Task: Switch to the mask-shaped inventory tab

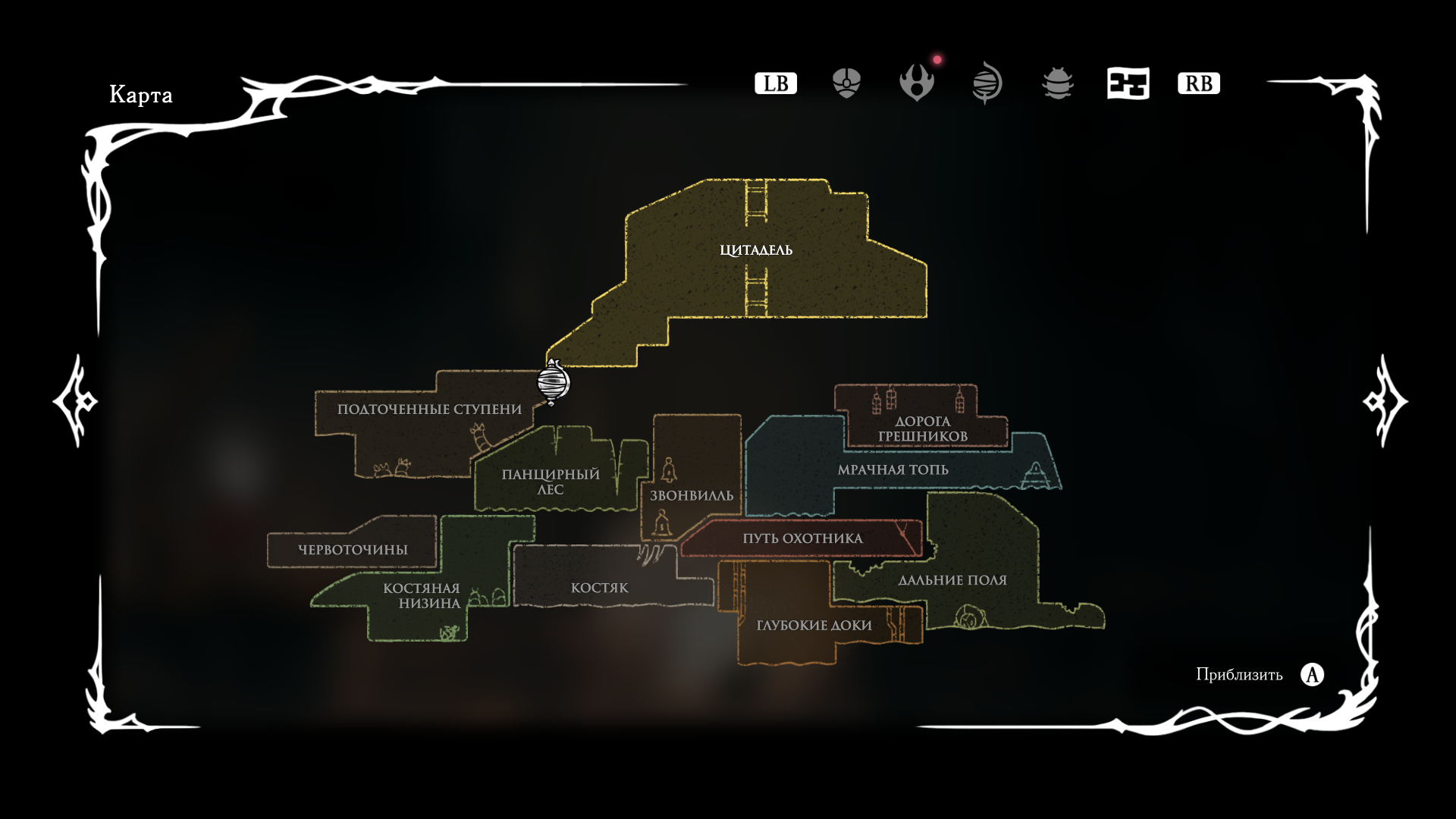Action: (846, 83)
